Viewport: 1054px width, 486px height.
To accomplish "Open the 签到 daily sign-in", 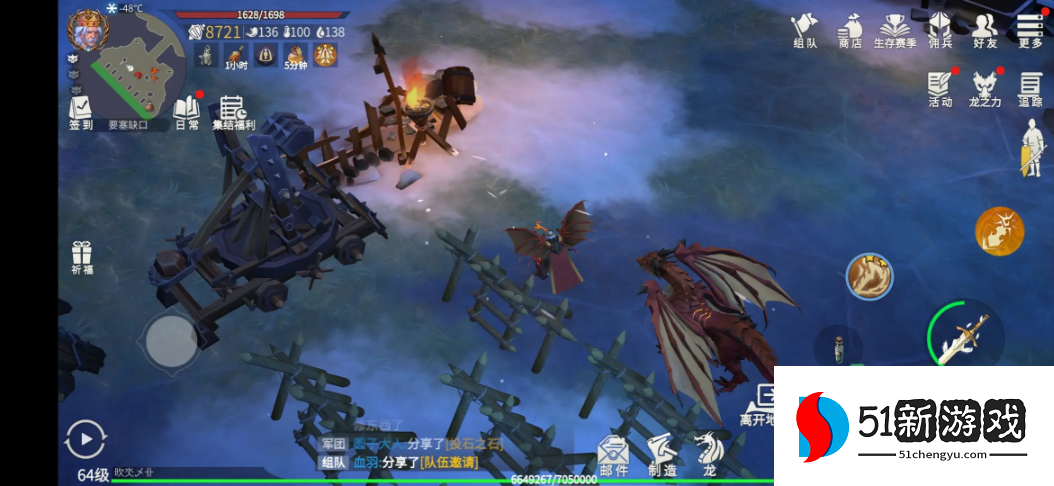I will point(81,112).
